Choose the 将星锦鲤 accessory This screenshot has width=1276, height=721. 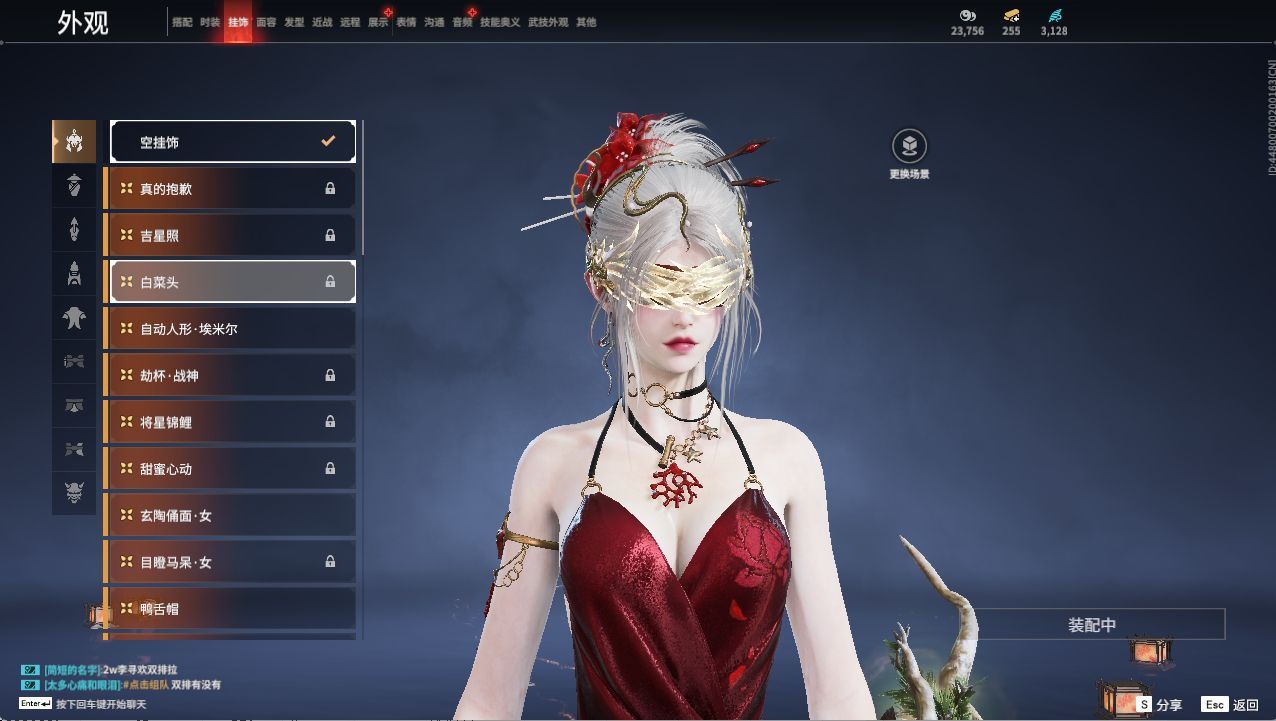click(232, 422)
